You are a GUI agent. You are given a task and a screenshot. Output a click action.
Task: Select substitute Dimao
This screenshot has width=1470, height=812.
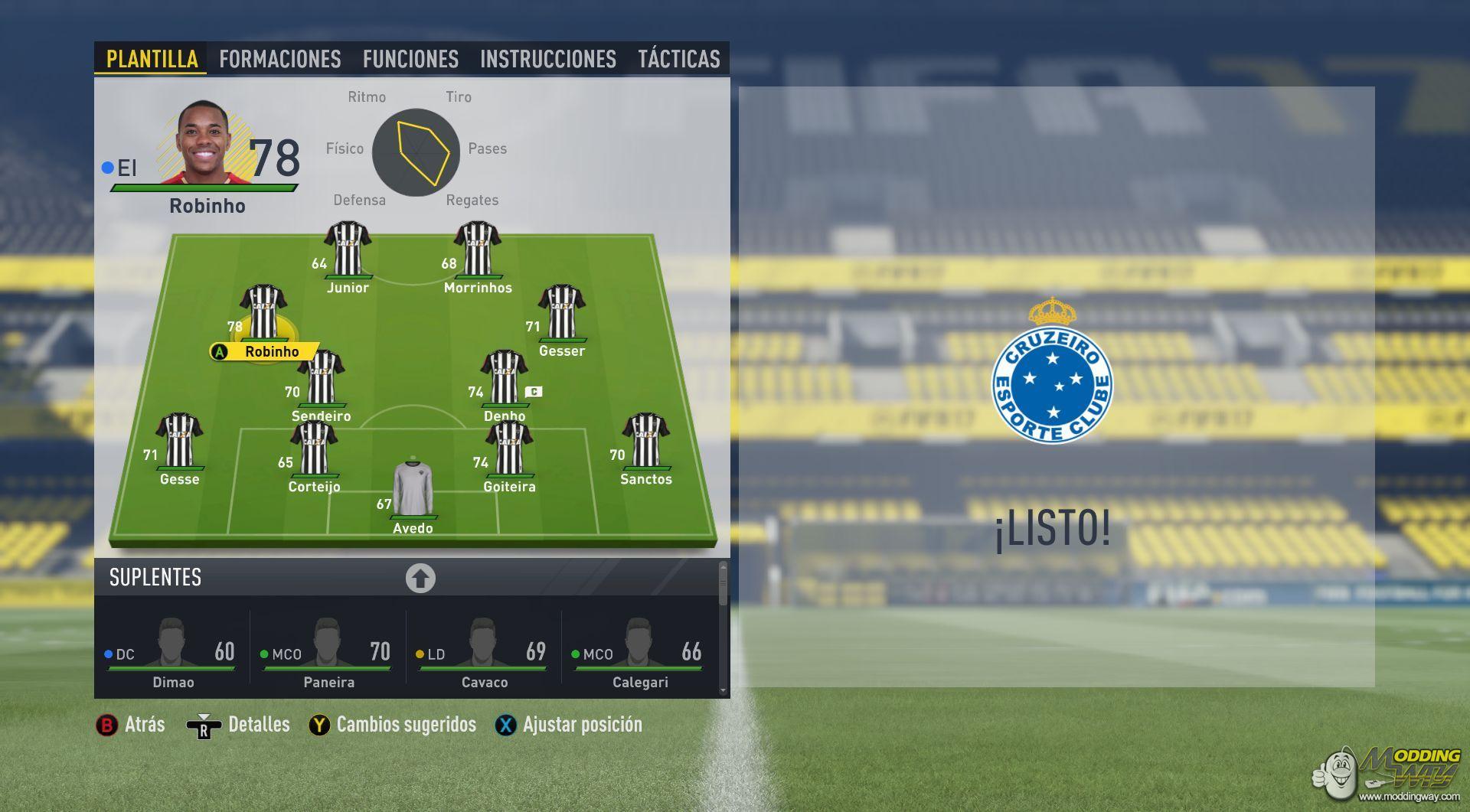173,652
